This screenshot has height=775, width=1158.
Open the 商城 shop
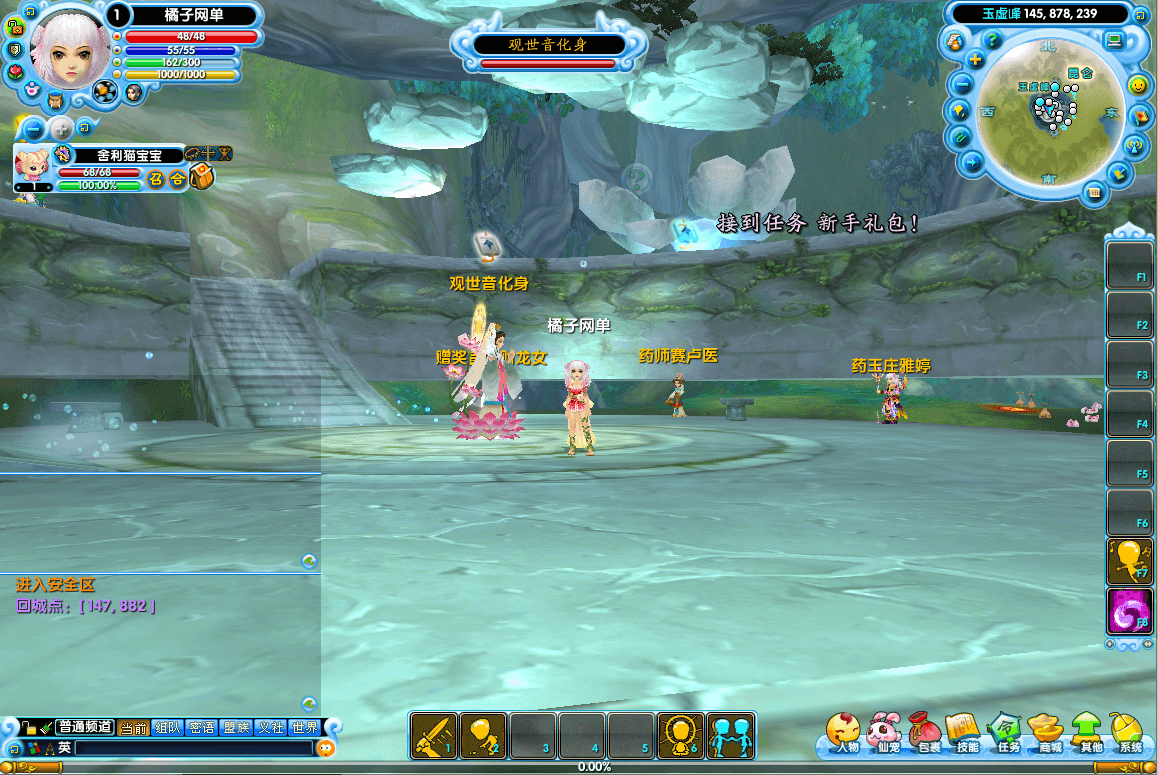(1048, 733)
